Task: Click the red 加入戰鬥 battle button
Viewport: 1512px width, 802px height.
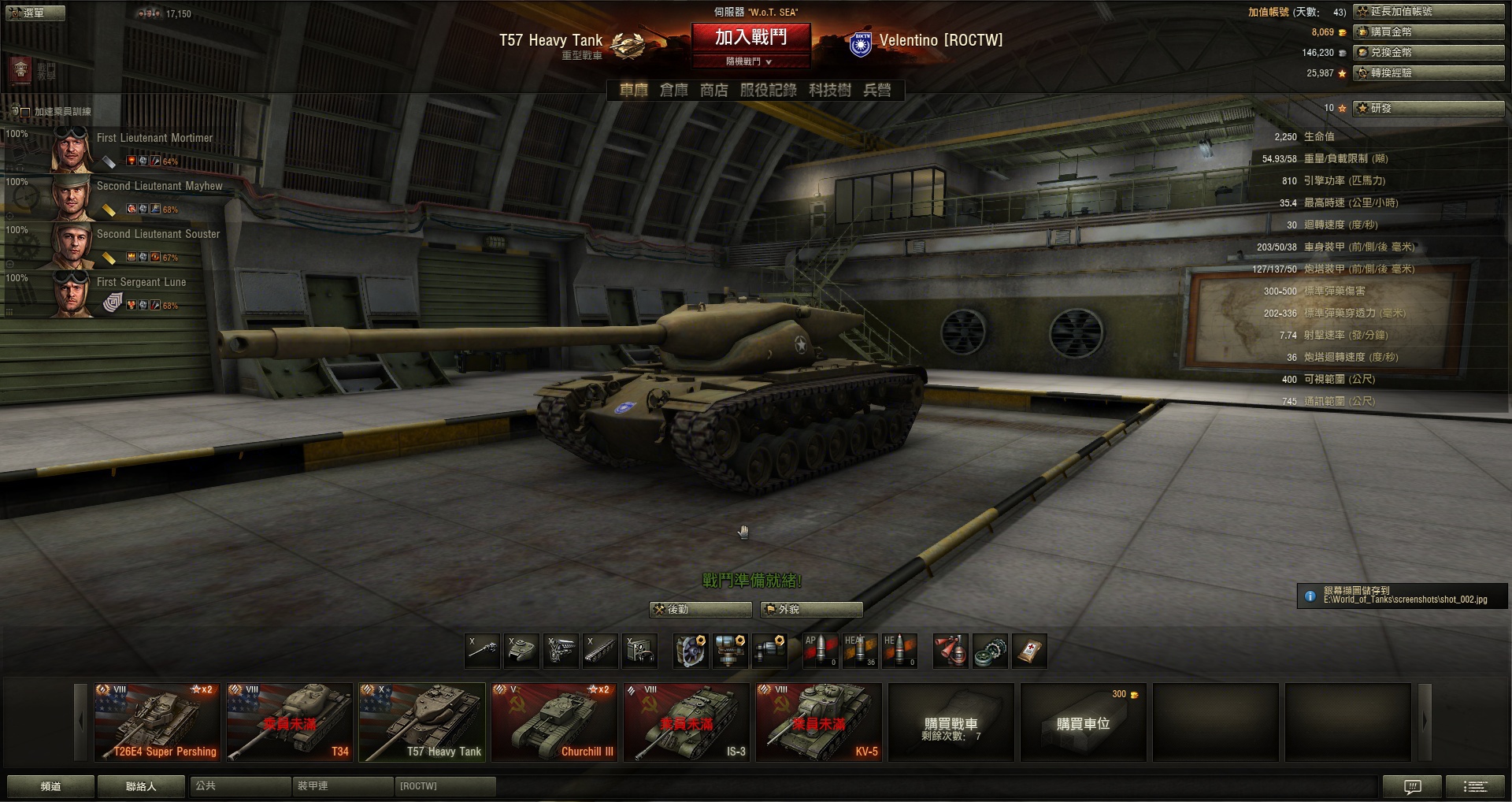Action: (x=750, y=37)
